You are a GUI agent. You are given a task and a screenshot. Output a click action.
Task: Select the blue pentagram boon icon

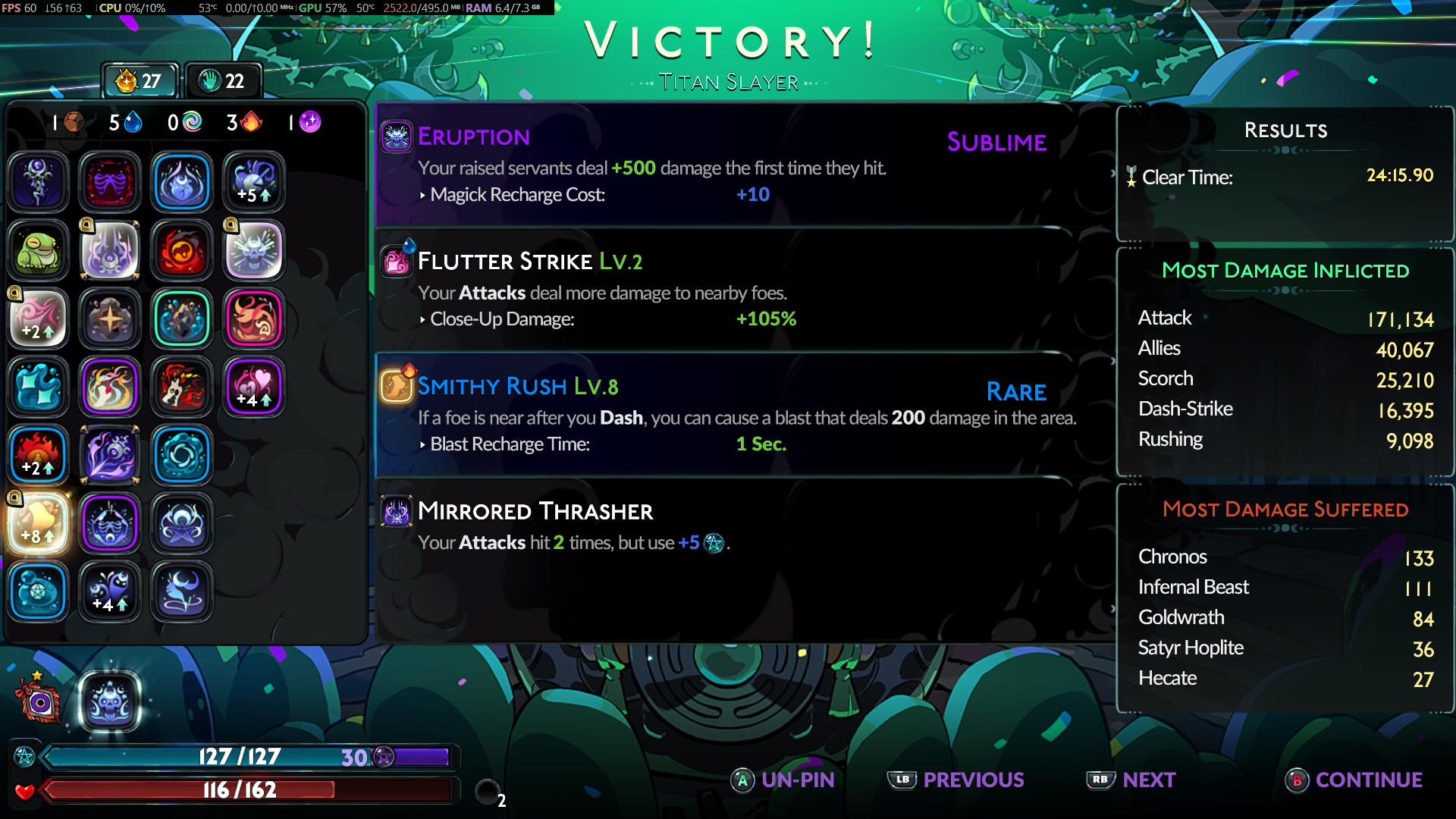click(38, 591)
